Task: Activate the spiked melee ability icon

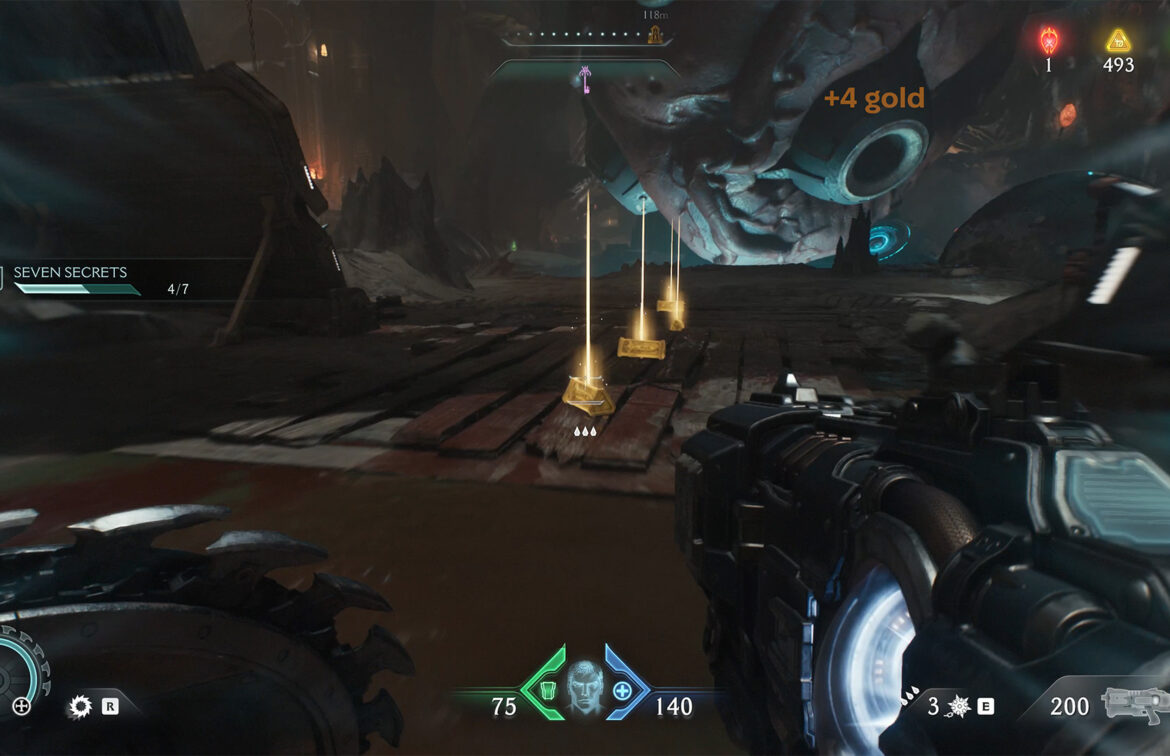Action: [959, 706]
